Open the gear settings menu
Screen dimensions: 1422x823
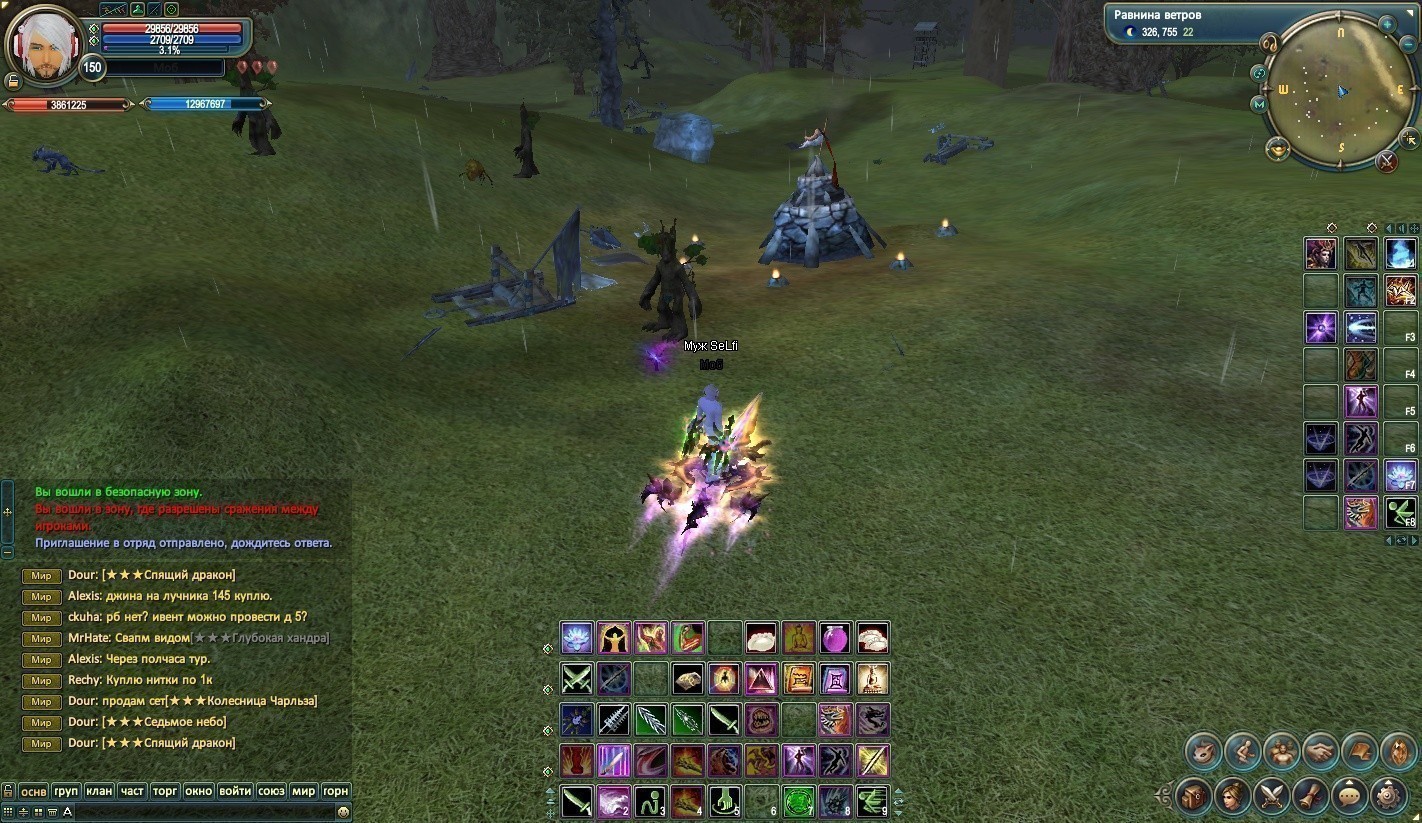[1389, 796]
